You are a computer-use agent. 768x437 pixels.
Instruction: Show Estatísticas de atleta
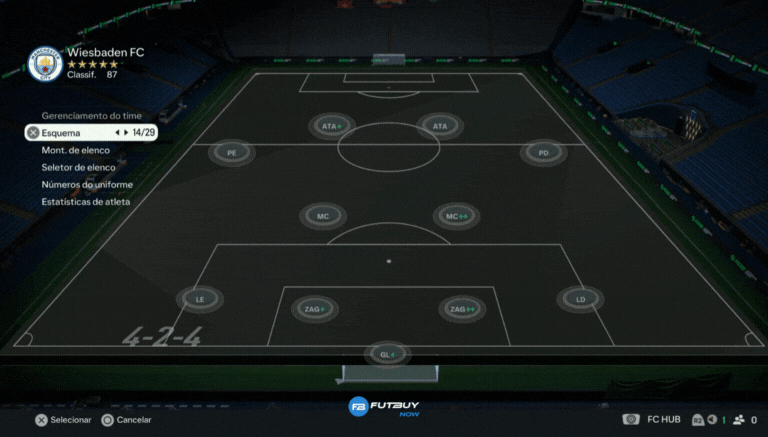pos(86,202)
